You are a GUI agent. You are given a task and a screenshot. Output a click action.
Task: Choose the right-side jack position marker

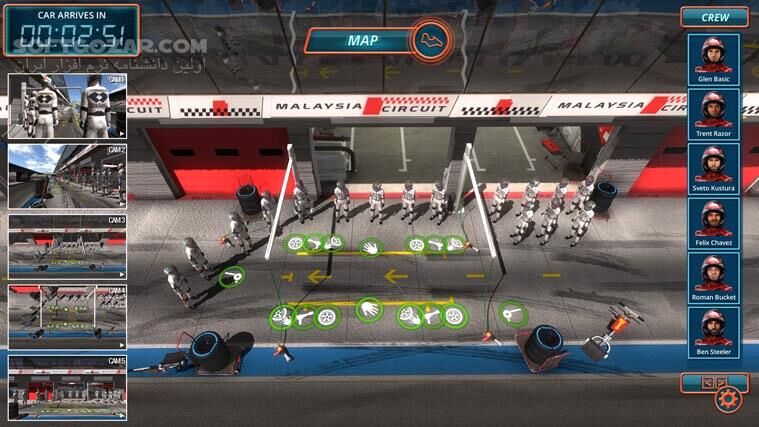(513, 316)
